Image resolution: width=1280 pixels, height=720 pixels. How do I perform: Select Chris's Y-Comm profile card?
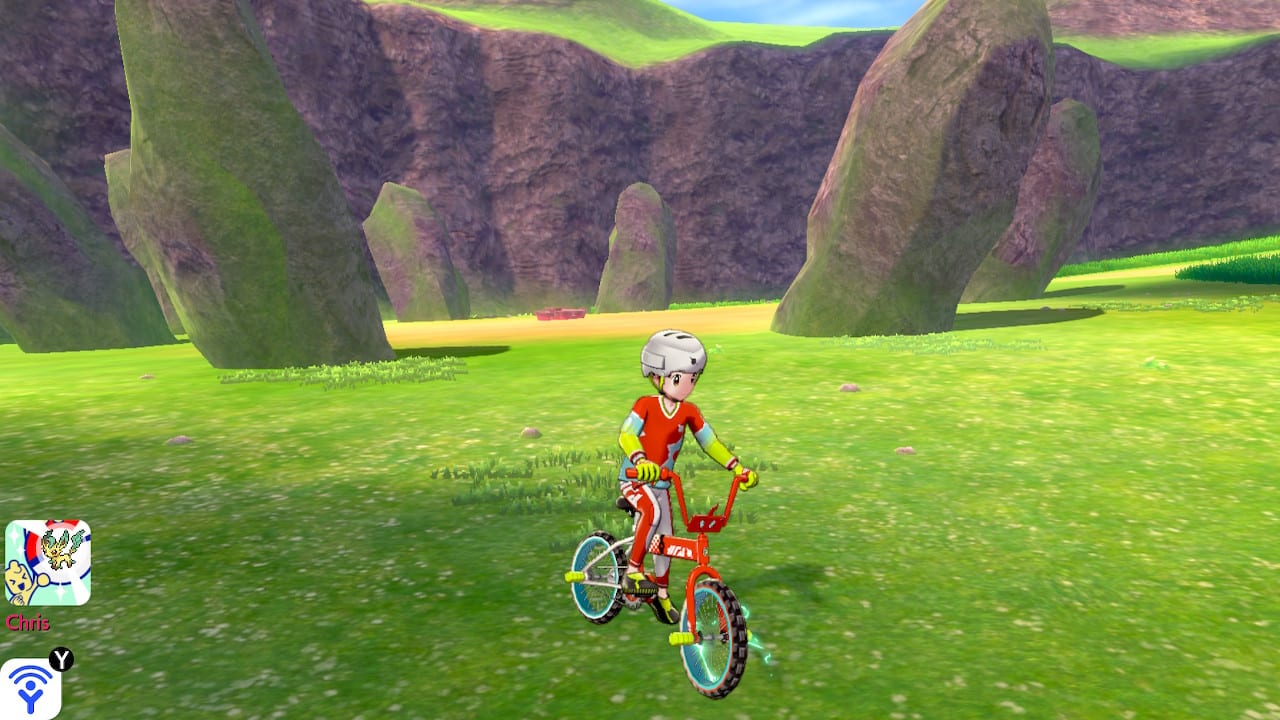[48, 560]
